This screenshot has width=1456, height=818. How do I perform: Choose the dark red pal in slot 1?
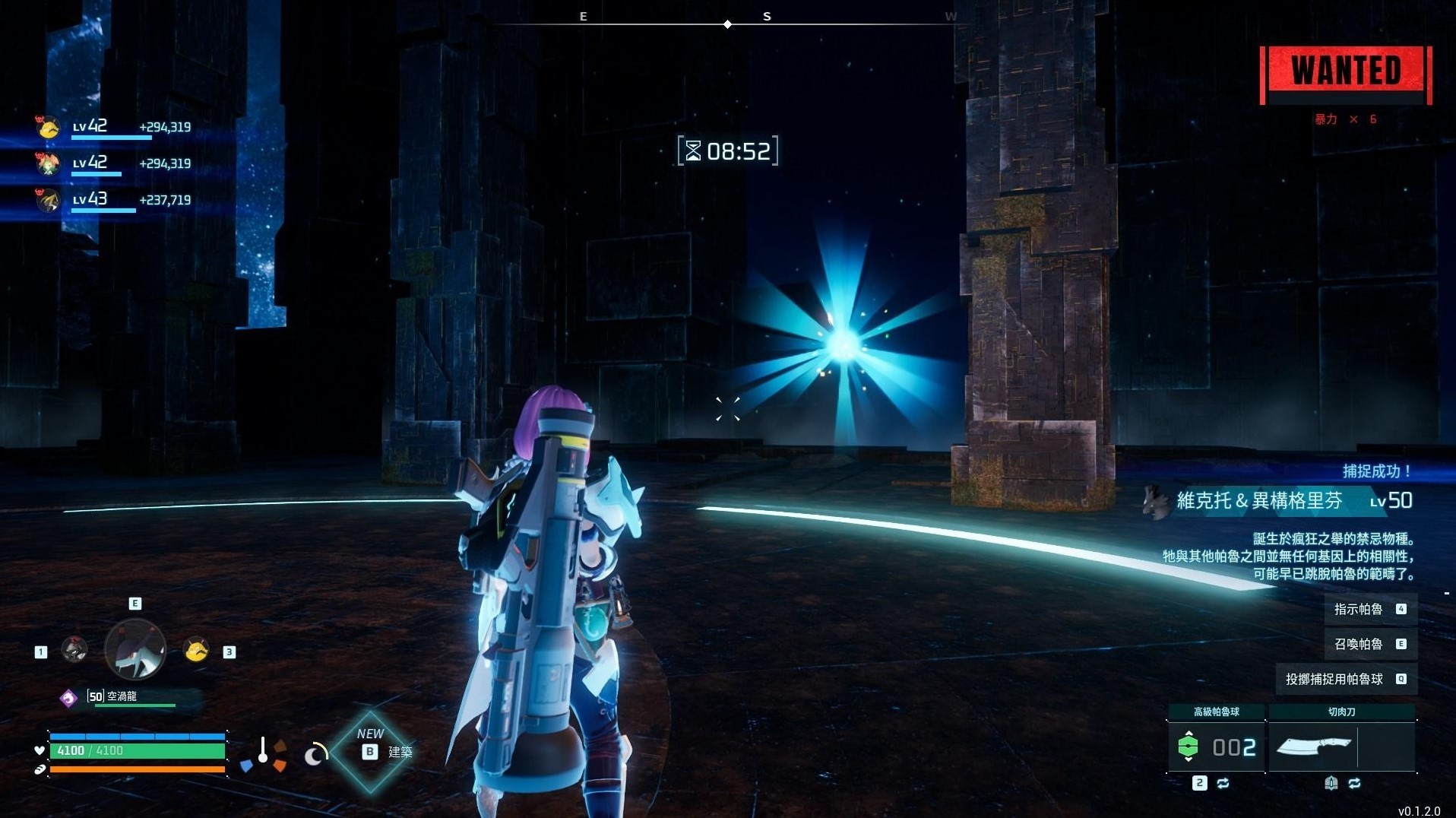coord(74,649)
